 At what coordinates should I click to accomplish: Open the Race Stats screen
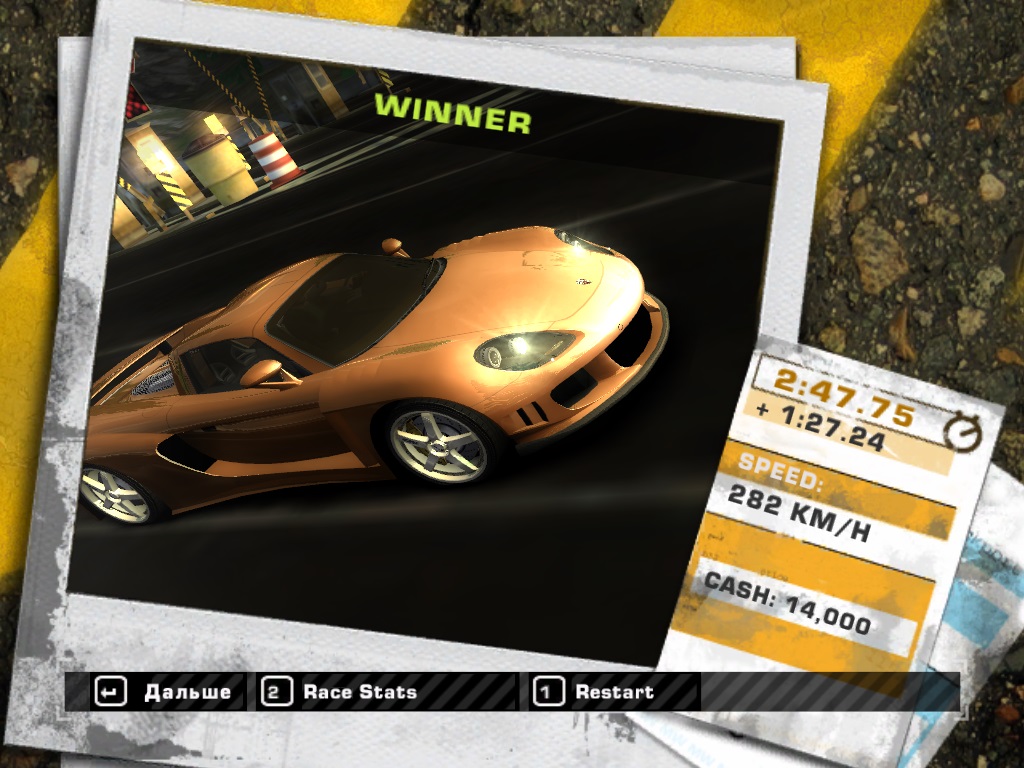pyautogui.click(x=342, y=692)
